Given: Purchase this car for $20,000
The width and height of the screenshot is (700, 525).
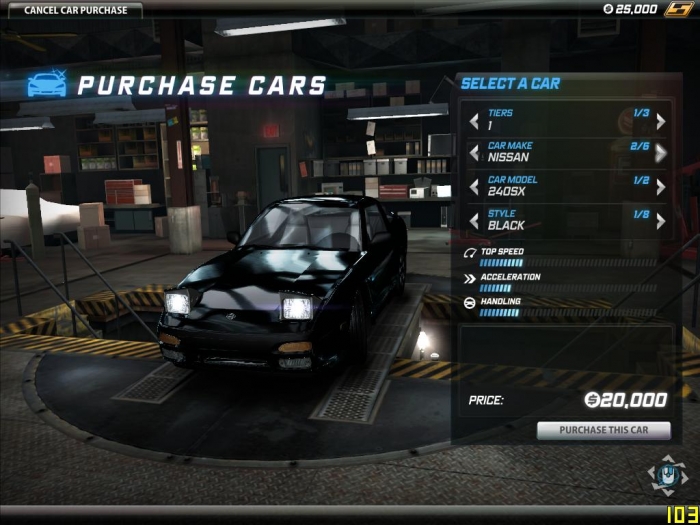Looking at the screenshot, I should click(x=603, y=431).
